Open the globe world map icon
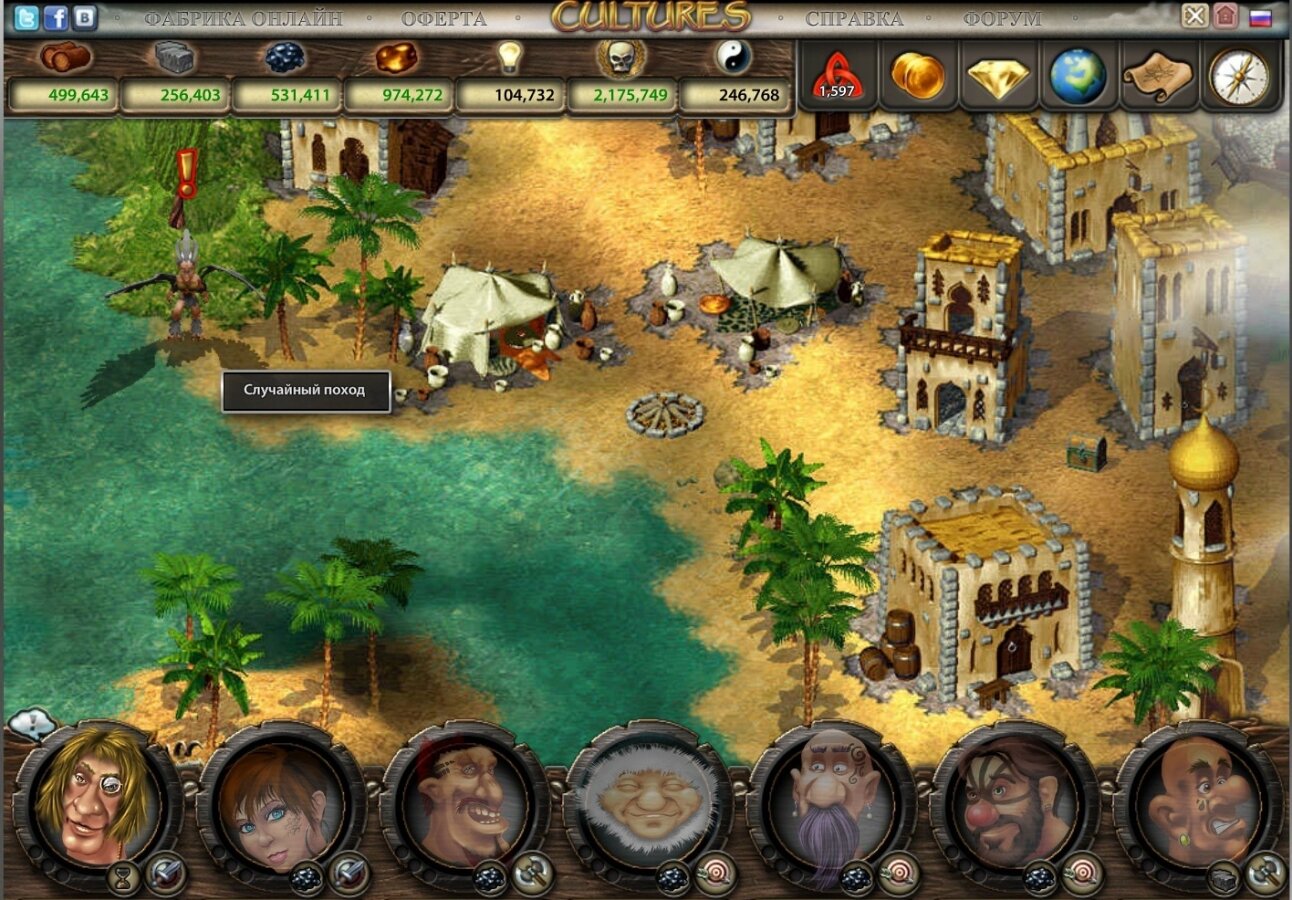The height and width of the screenshot is (900, 1292). pyautogui.click(x=1078, y=76)
